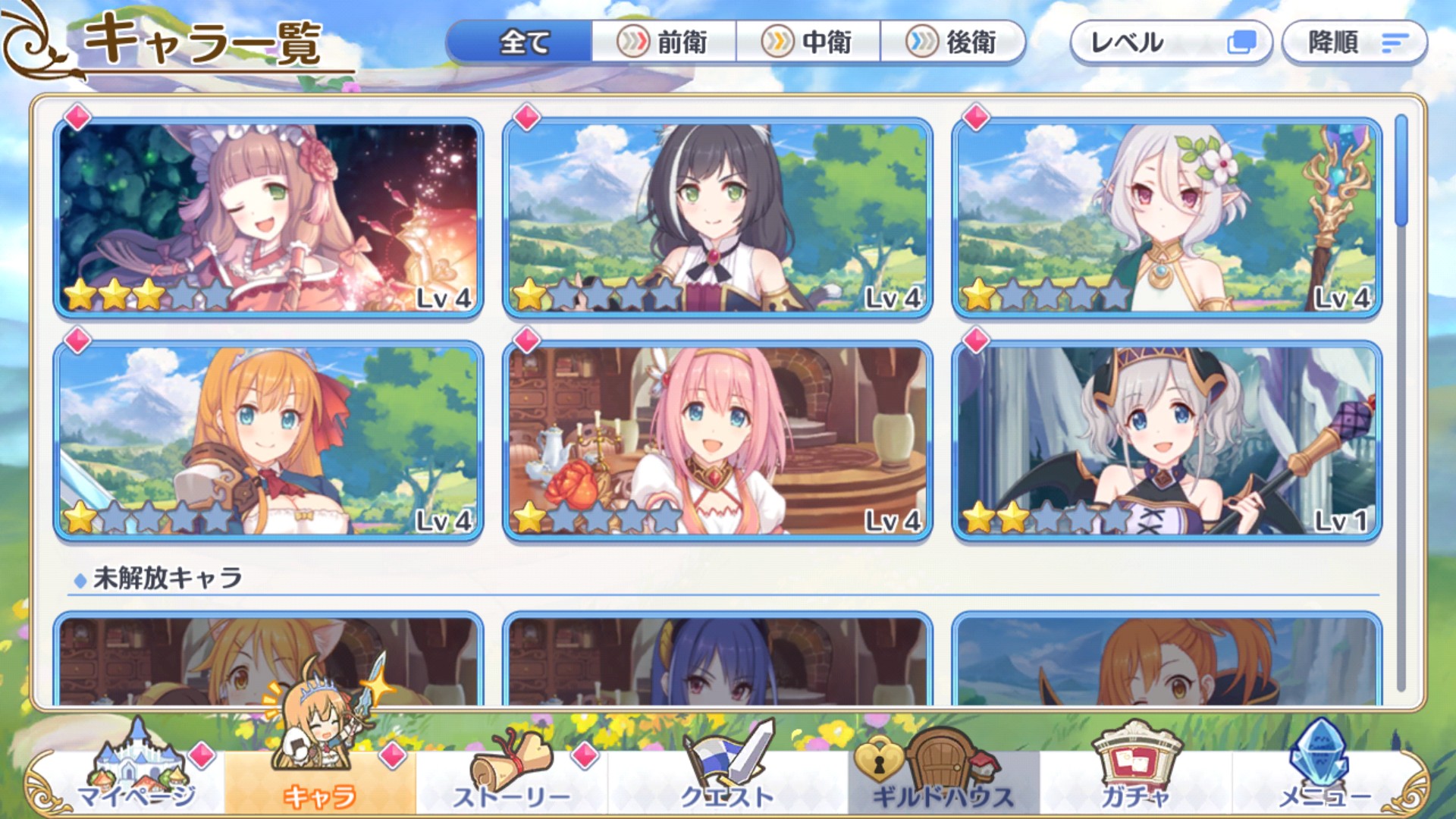Open the レベル sort criteria selector
The height and width of the screenshot is (819, 1456).
[x=1170, y=42]
